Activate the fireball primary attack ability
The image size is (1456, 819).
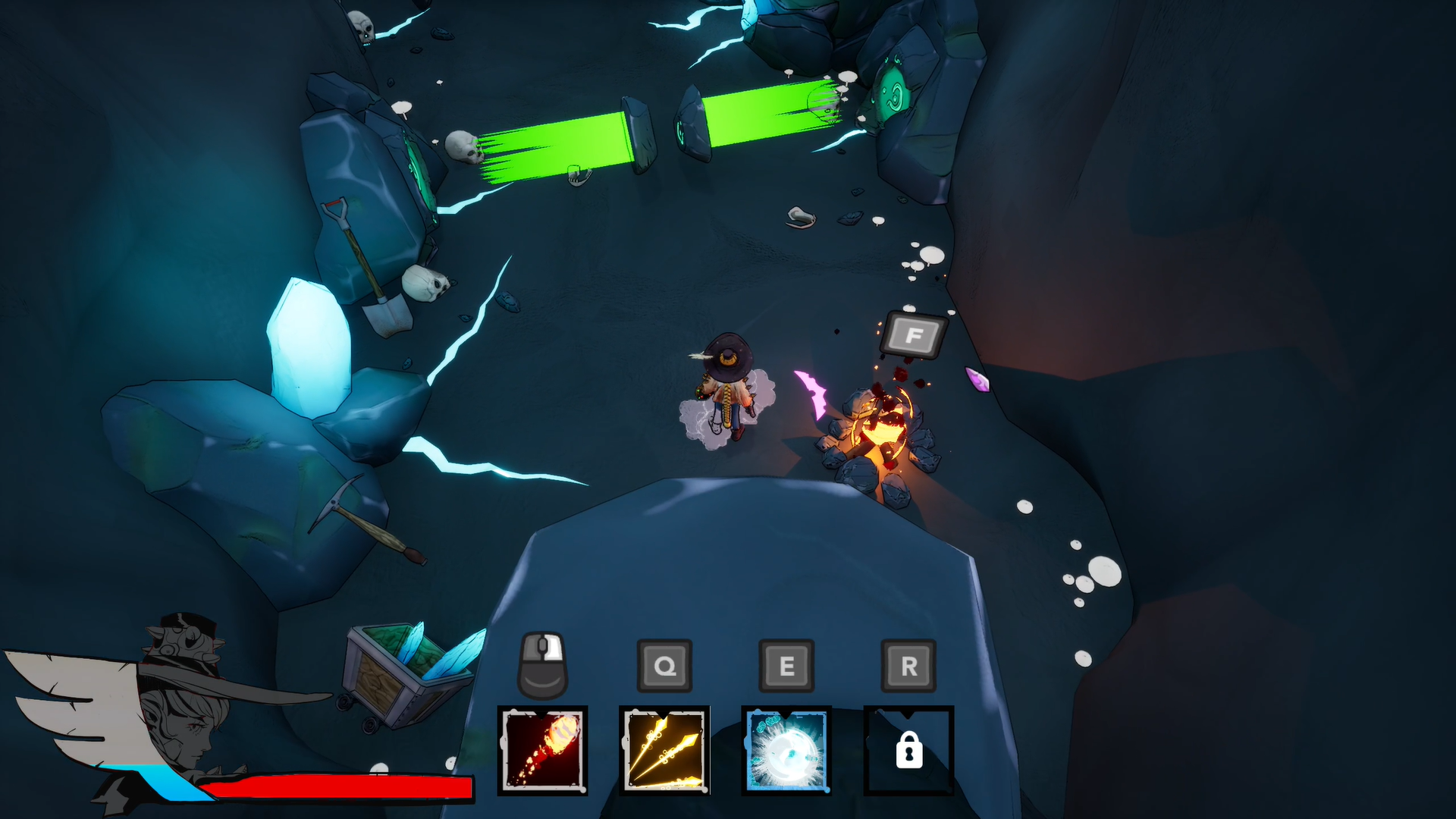[x=542, y=750]
